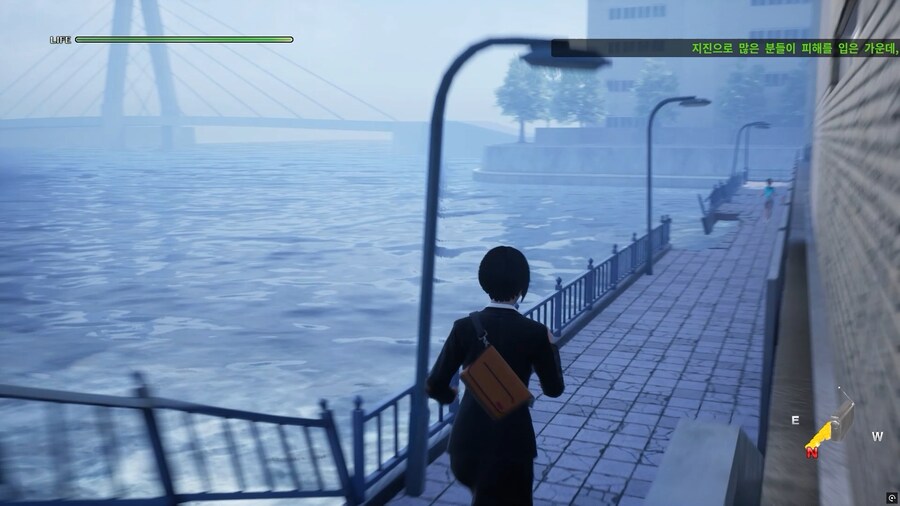The image size is (900, 506).
Task: Click the small overlay icon in the corner
Action: click(x=891, y=497)
